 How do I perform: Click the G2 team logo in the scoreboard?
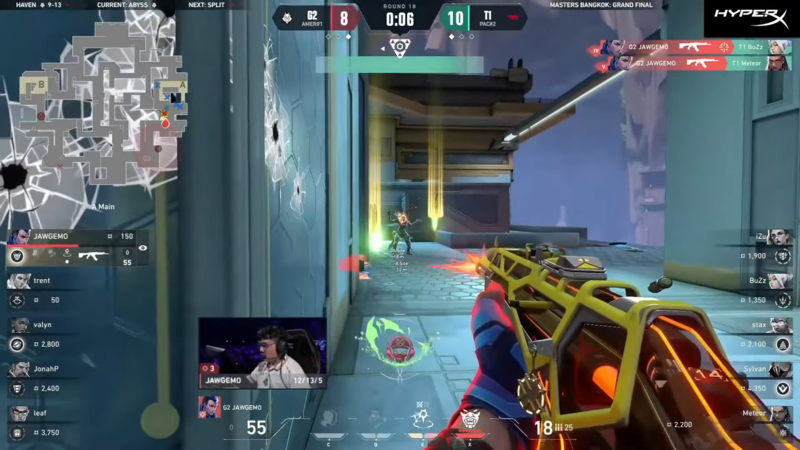point(286,17)
